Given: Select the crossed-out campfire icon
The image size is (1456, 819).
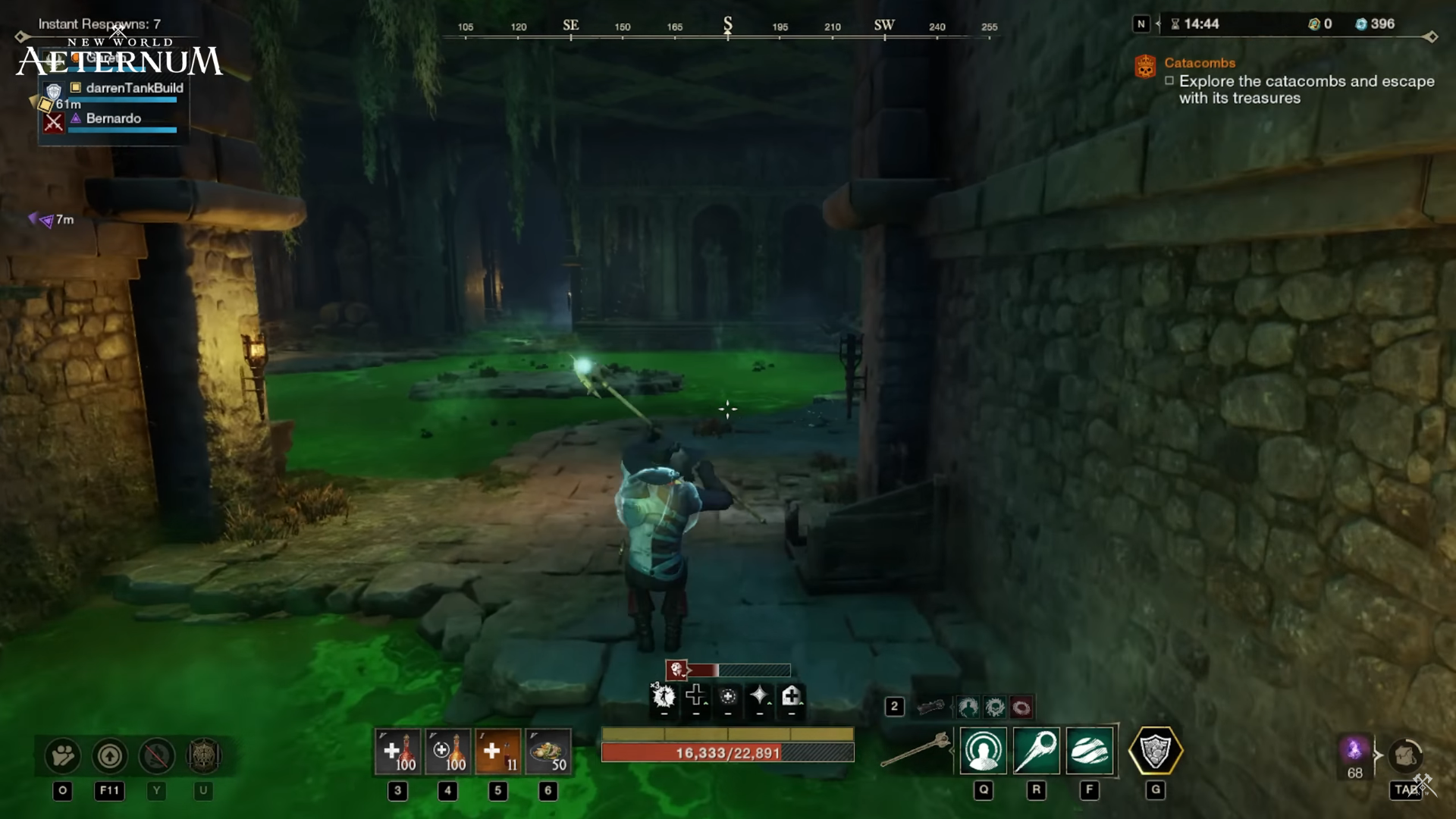Looking at the screenshot, I should [157, 755].
